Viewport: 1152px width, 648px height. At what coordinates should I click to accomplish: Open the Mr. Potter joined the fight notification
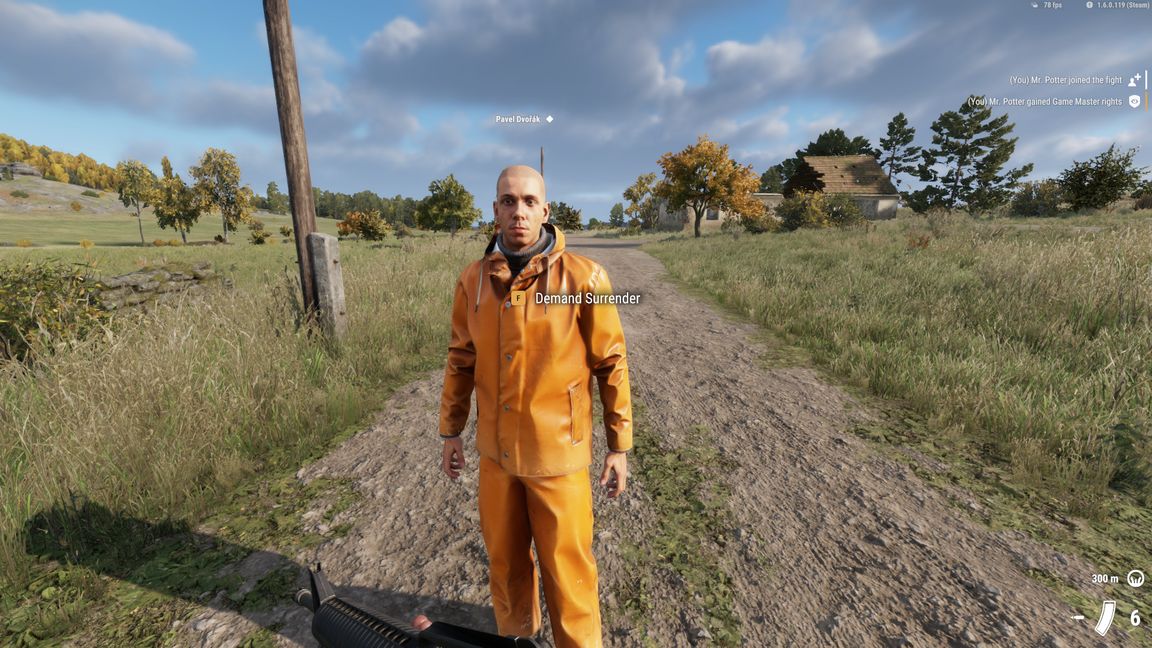pos(1066,80)
